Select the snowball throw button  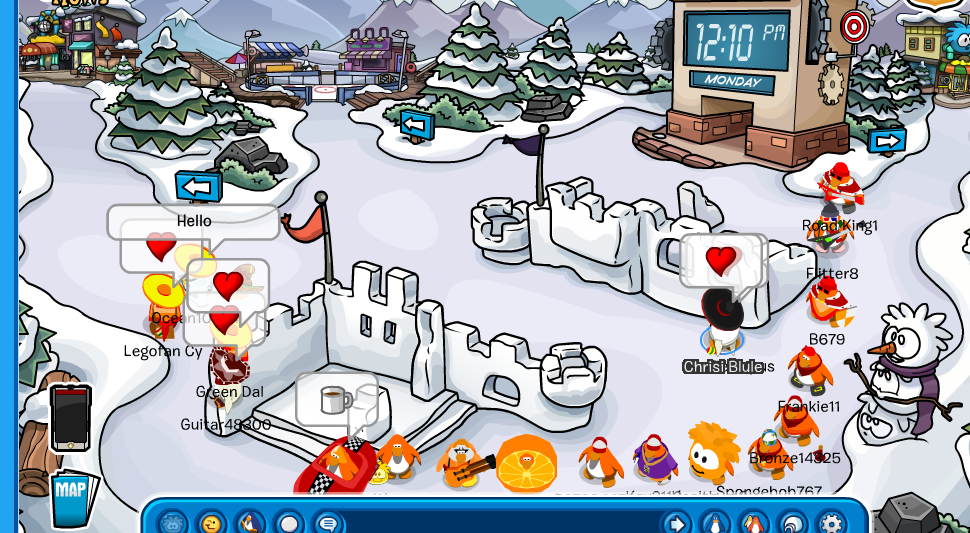click(x=289, y=523)
